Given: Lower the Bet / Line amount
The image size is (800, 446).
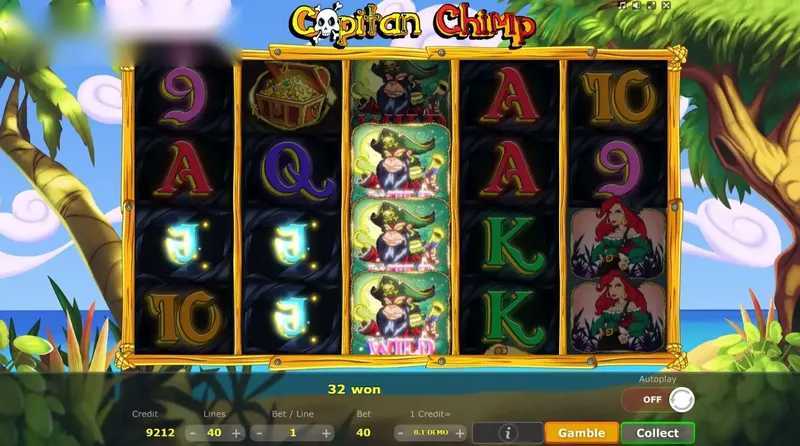Looking at the screenshot, I should (x=259, y=433).
